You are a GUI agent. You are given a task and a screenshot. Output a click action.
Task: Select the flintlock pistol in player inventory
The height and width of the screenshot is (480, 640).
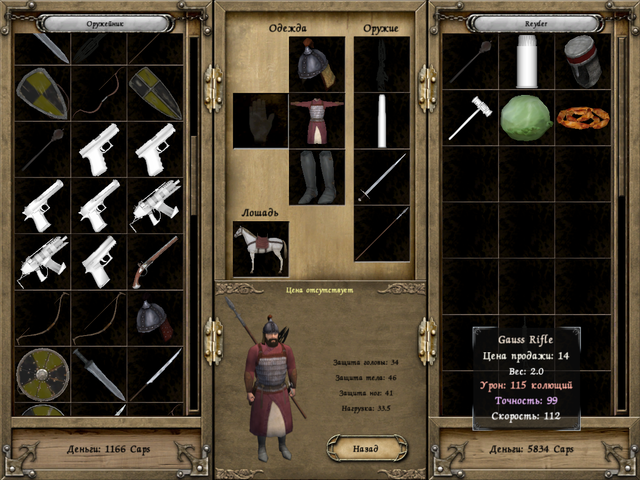point(155,261)
